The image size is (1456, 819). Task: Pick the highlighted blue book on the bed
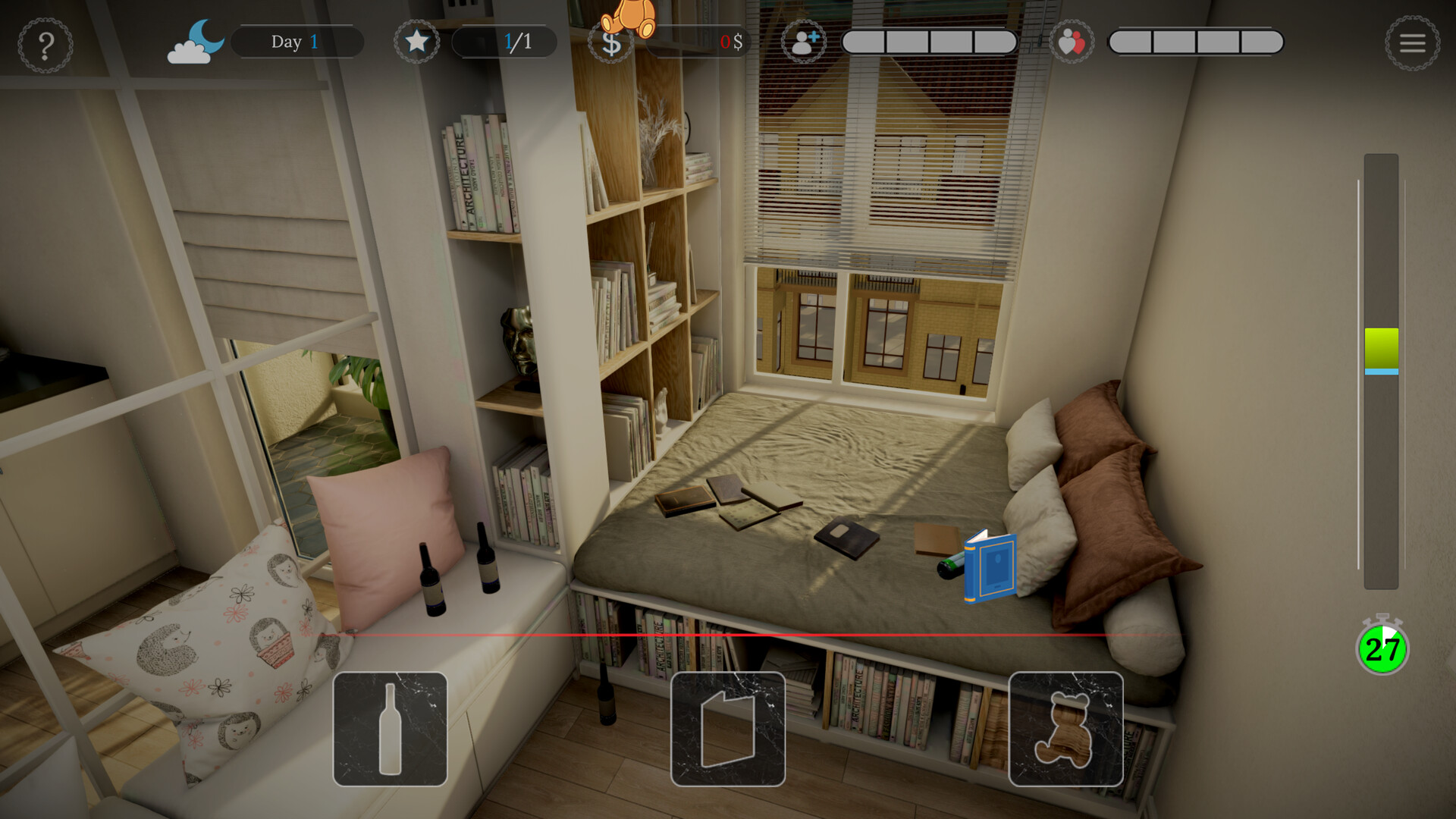[x=990, y=567]
